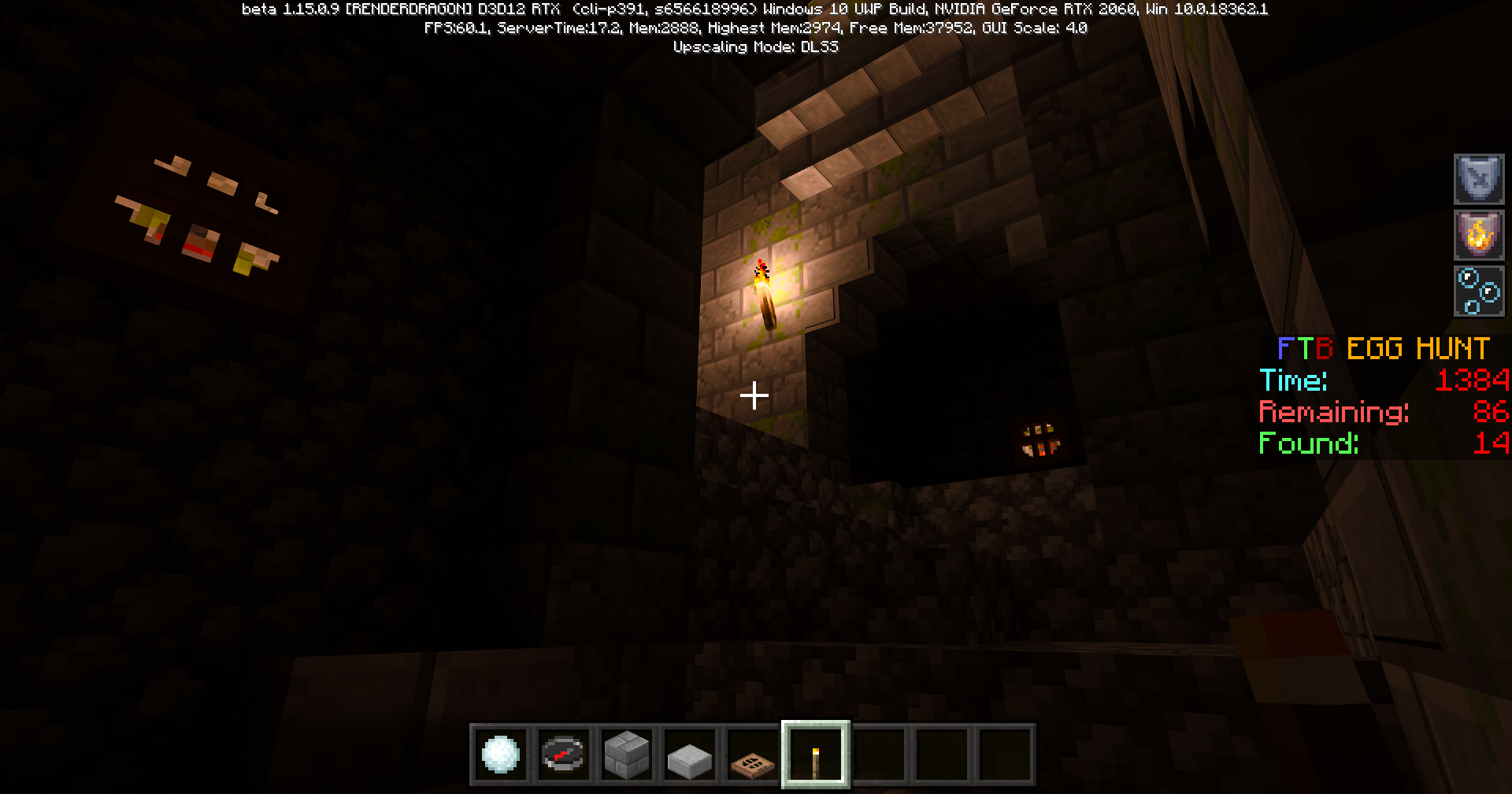Screen dimensions: 1512x794
Task: Pick the wooden trapdoor hotbar slot
Action: pyautogui.click(x=753, y=755)
